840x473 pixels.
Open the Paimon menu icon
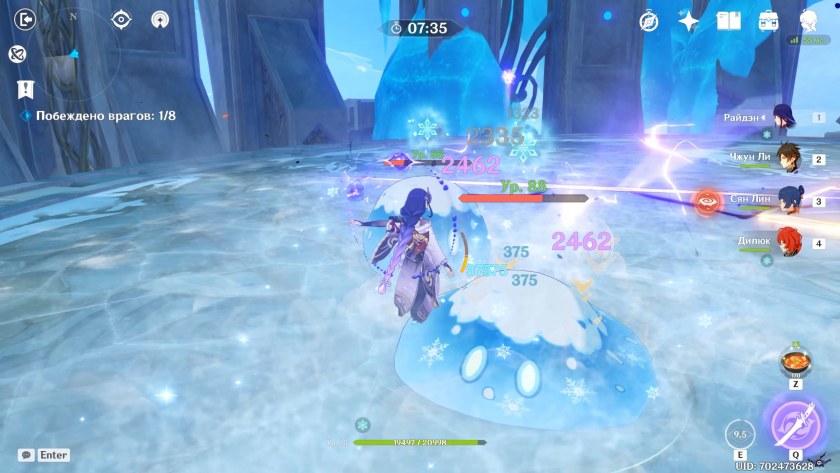[x=808, y=20]
